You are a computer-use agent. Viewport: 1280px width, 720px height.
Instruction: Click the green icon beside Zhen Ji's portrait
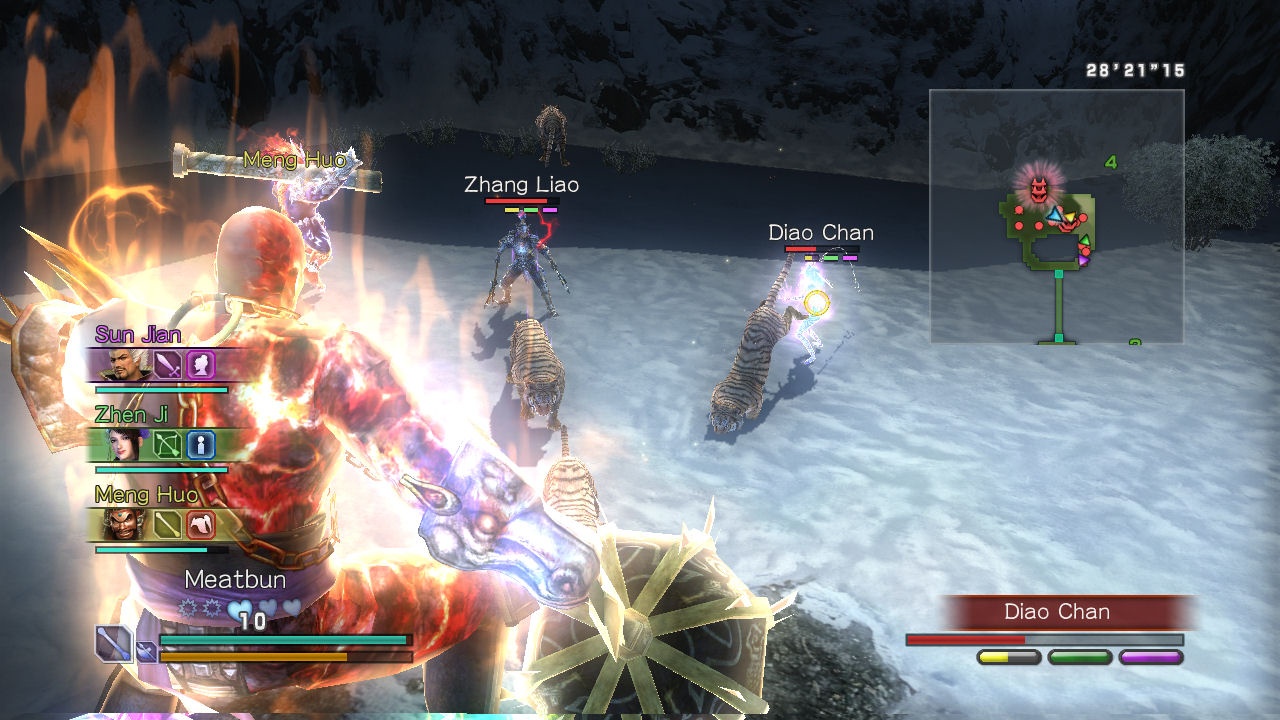[166, 444]
